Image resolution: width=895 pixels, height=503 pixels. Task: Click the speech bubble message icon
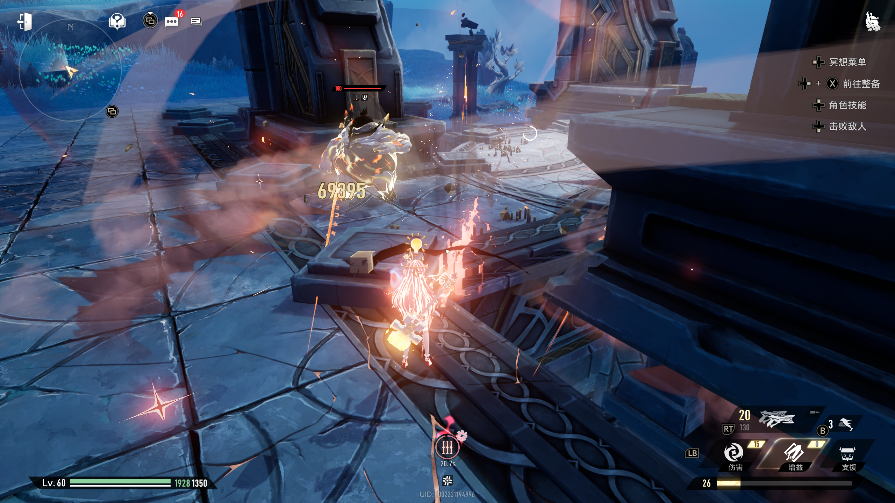pyautogui.click(x=195, y=21)
